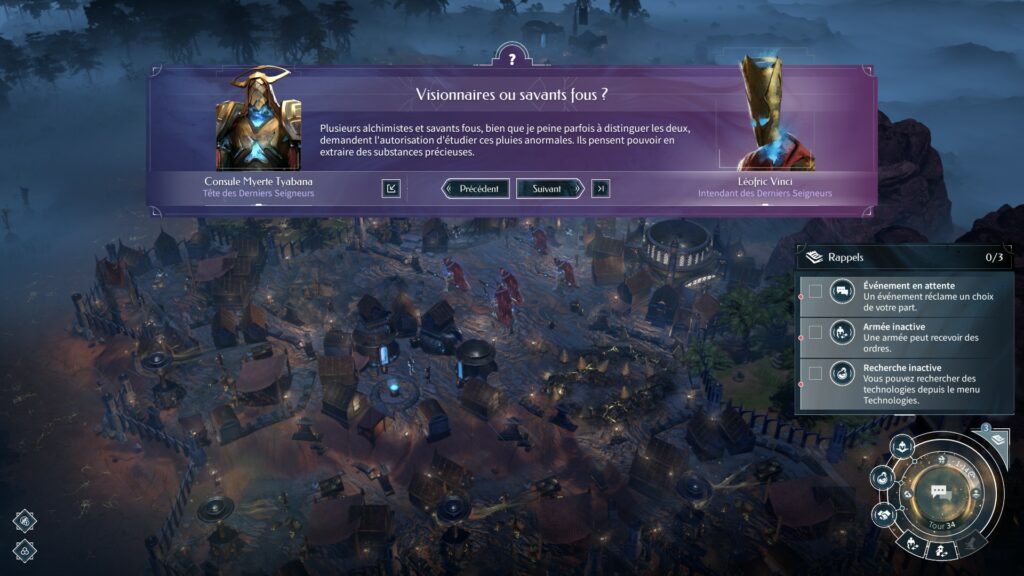Open the diplomacy handshake icon on the wheel

tap(884, 514)
